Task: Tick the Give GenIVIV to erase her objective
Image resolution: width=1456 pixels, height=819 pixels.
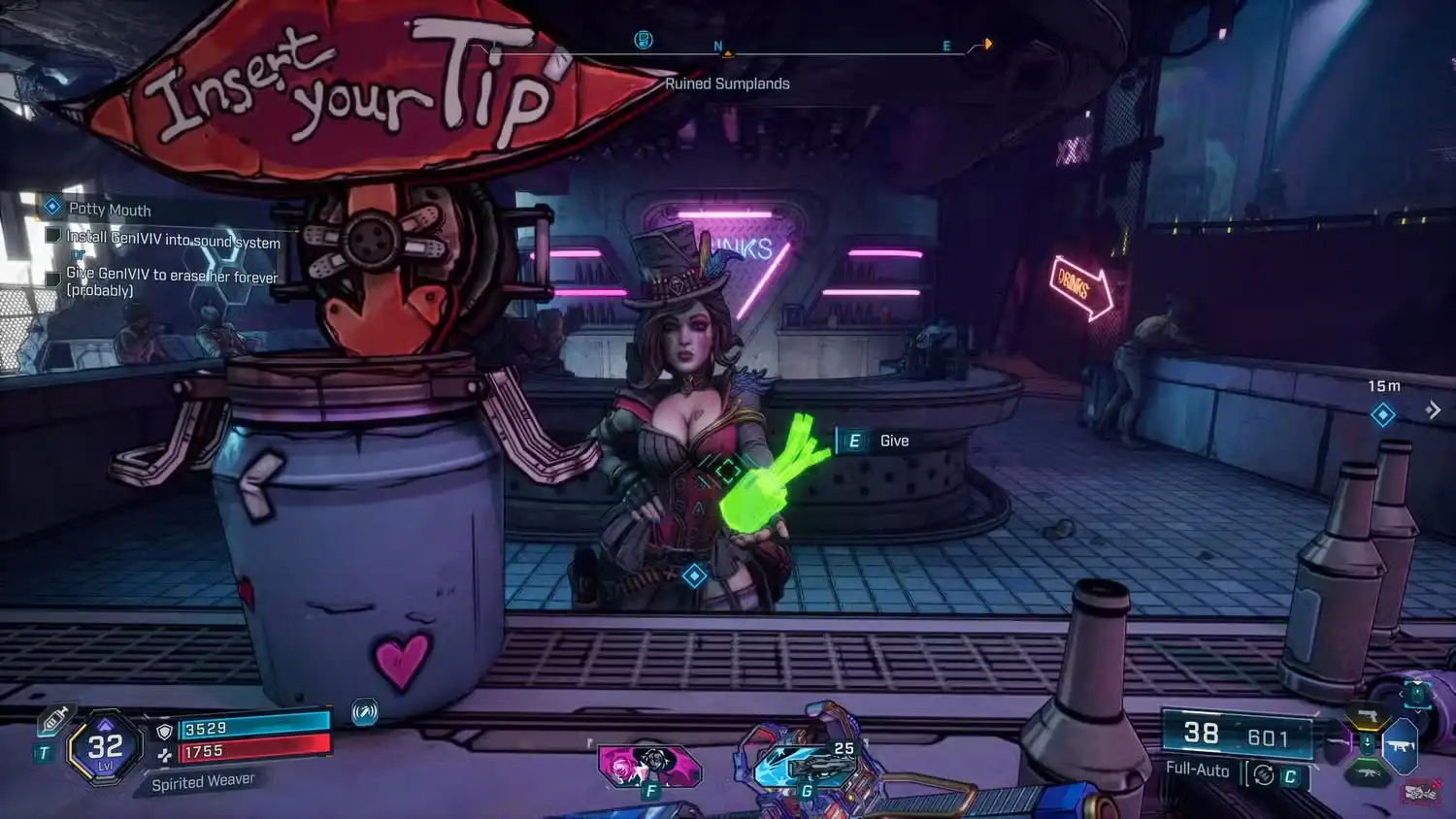Action: coord(53,278)
